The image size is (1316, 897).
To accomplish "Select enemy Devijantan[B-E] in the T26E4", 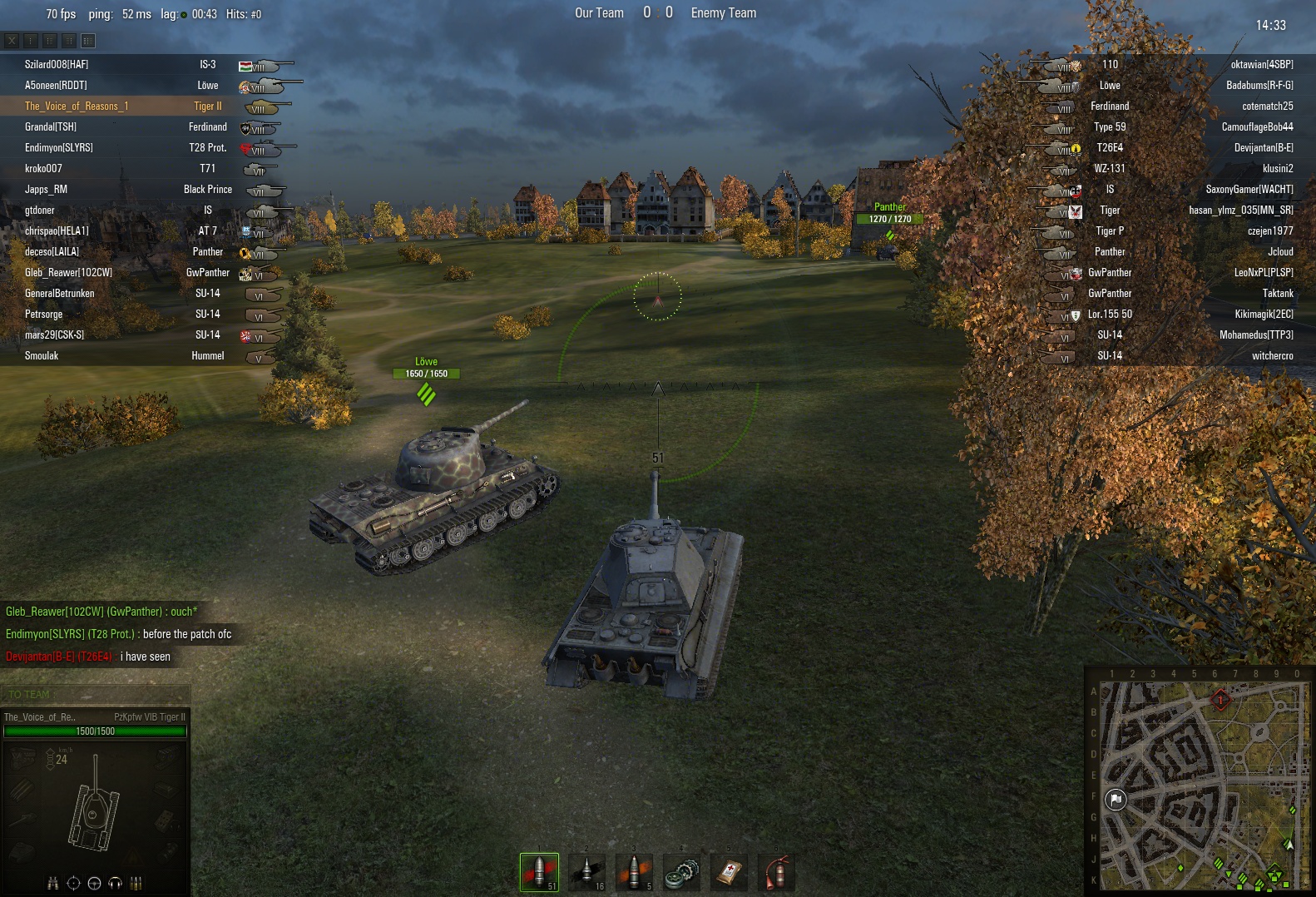I will pyautogui.click(x=1263, y=147).
